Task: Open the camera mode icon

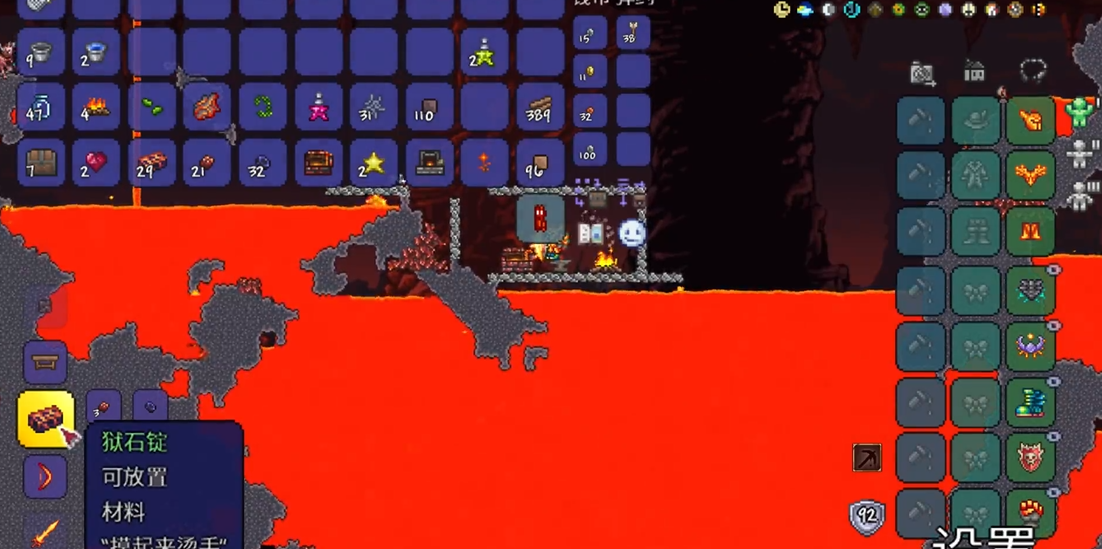Action: (x=922, y=72)
